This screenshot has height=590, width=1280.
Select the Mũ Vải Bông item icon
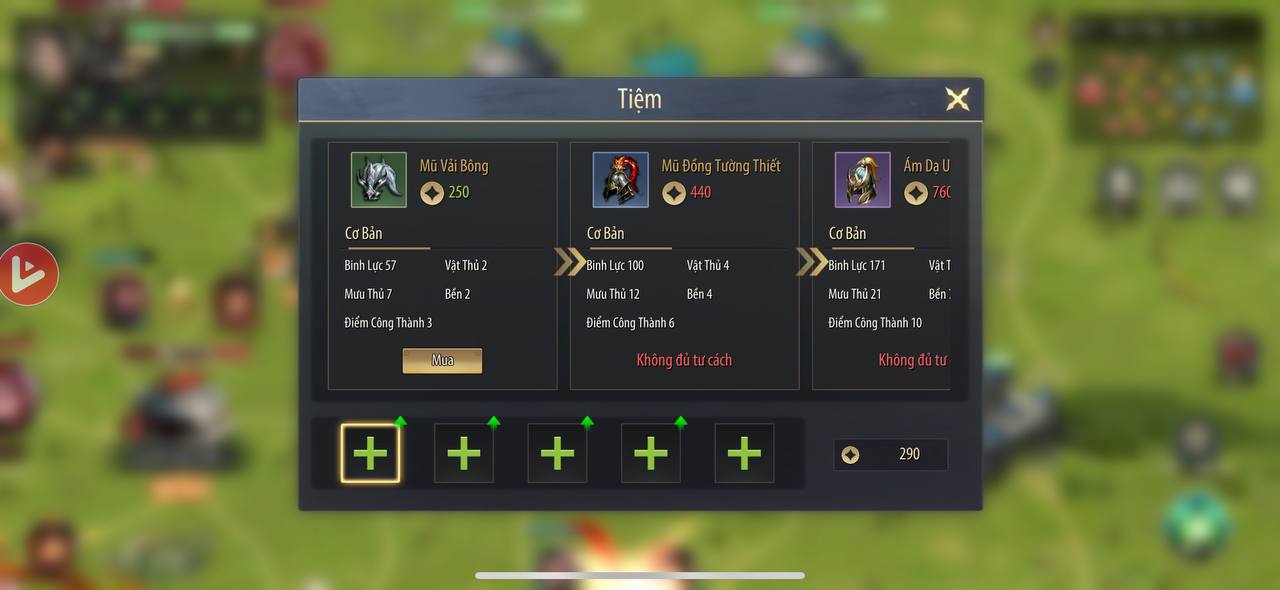[378, 180]
